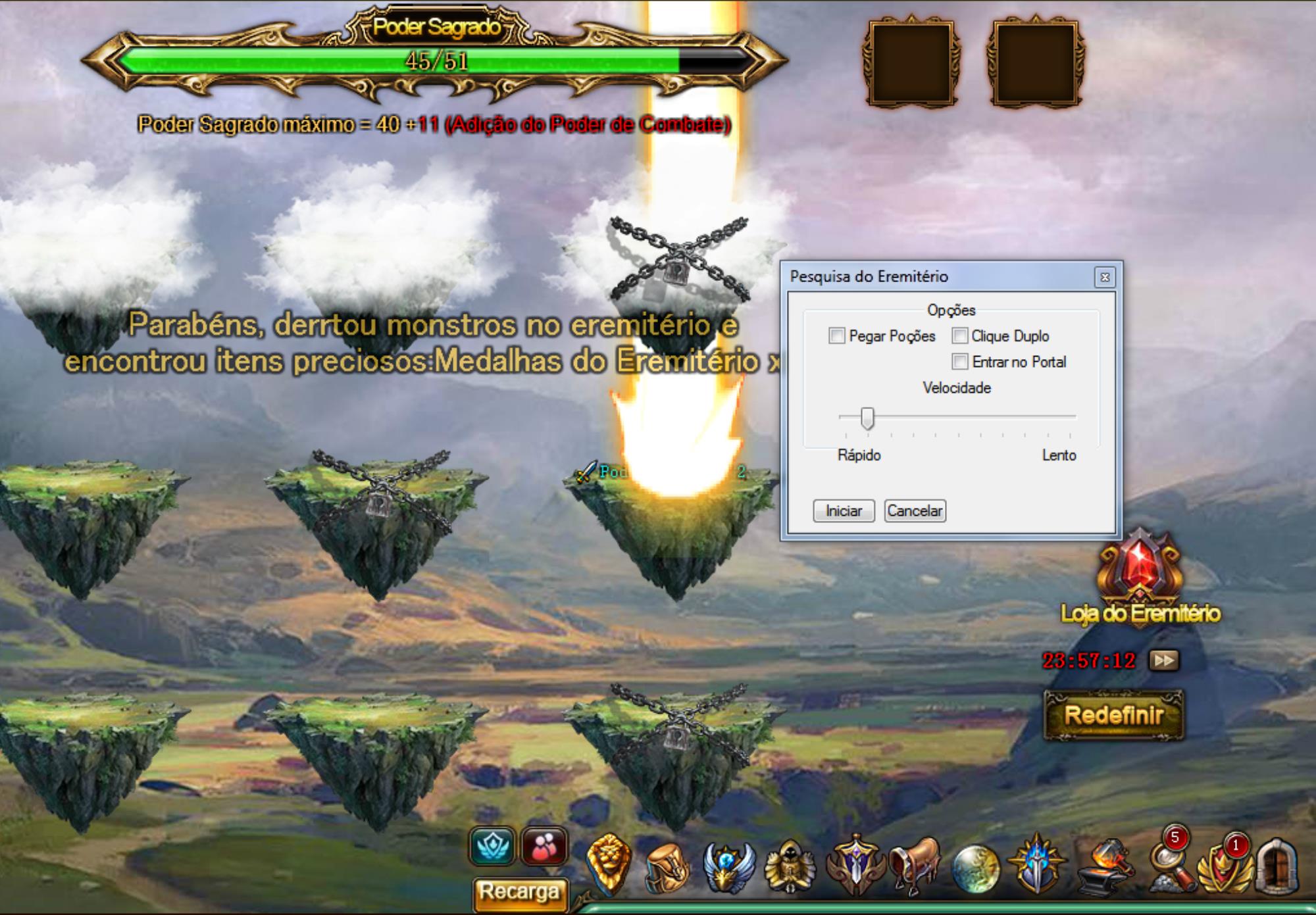Open the anvil and hammer forge icon
The width and height of the screenshot is (1316, 915).
[1105, 868]
